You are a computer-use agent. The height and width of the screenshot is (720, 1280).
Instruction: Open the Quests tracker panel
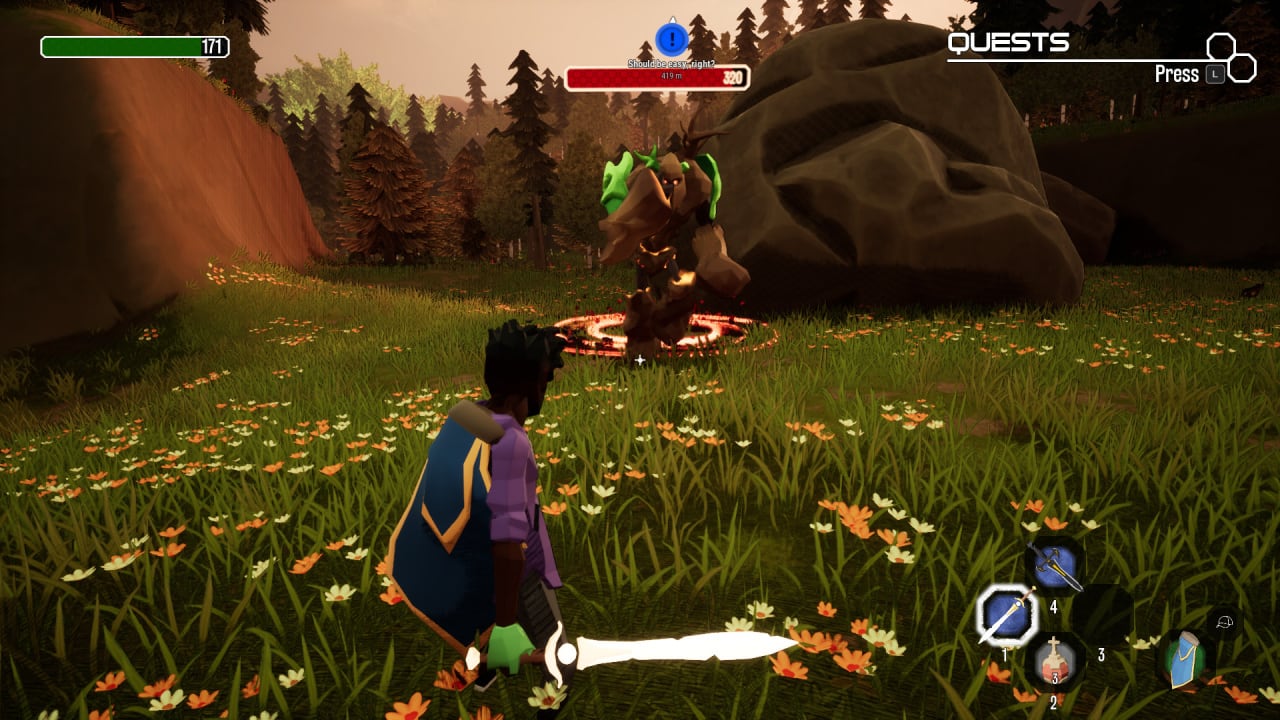[1009, 43]
